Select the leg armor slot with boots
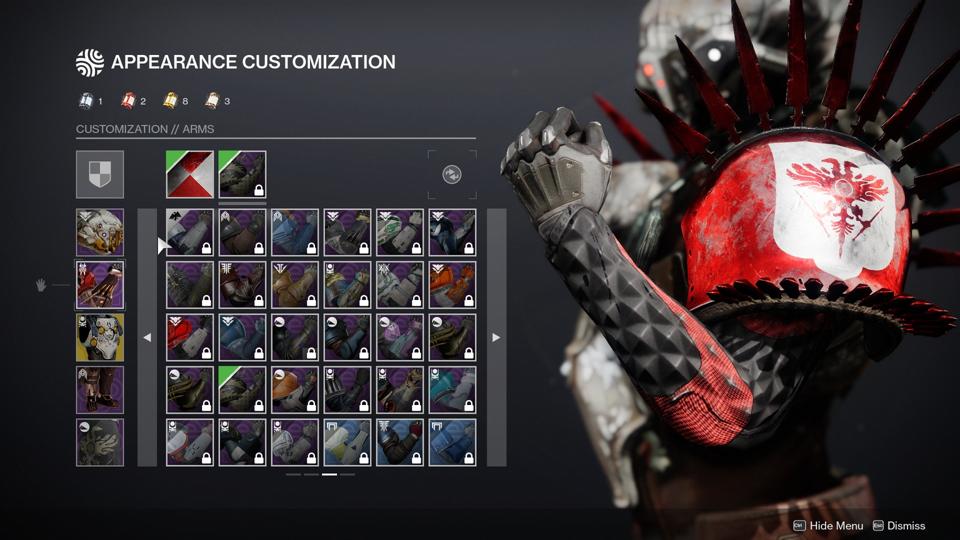Image resolution: width=960 pixels, height=540 pixels. pos(100,390)
